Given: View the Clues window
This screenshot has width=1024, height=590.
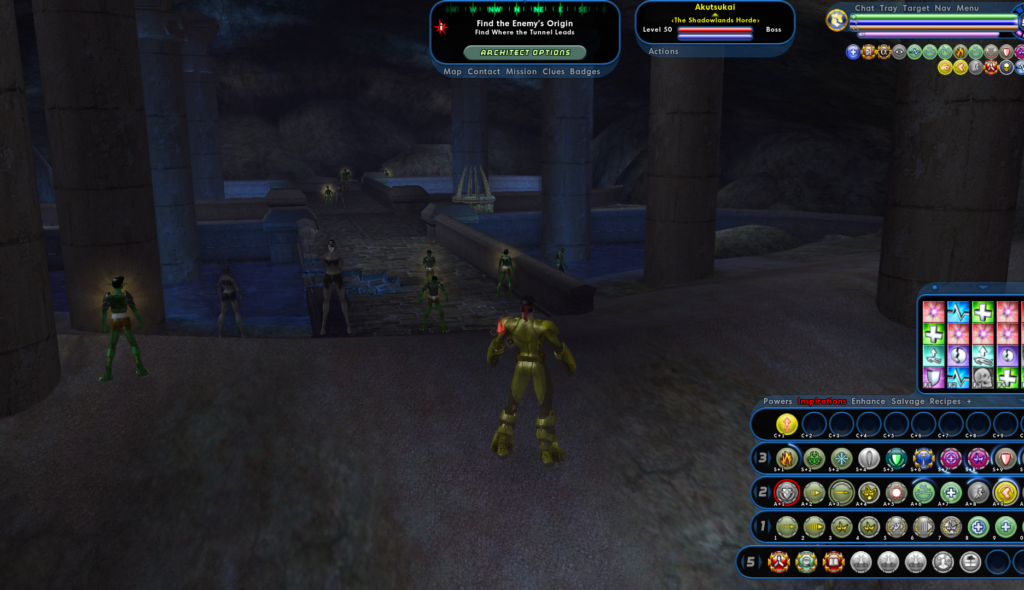Looking at the screenshot, I should [x=553, y=72].
